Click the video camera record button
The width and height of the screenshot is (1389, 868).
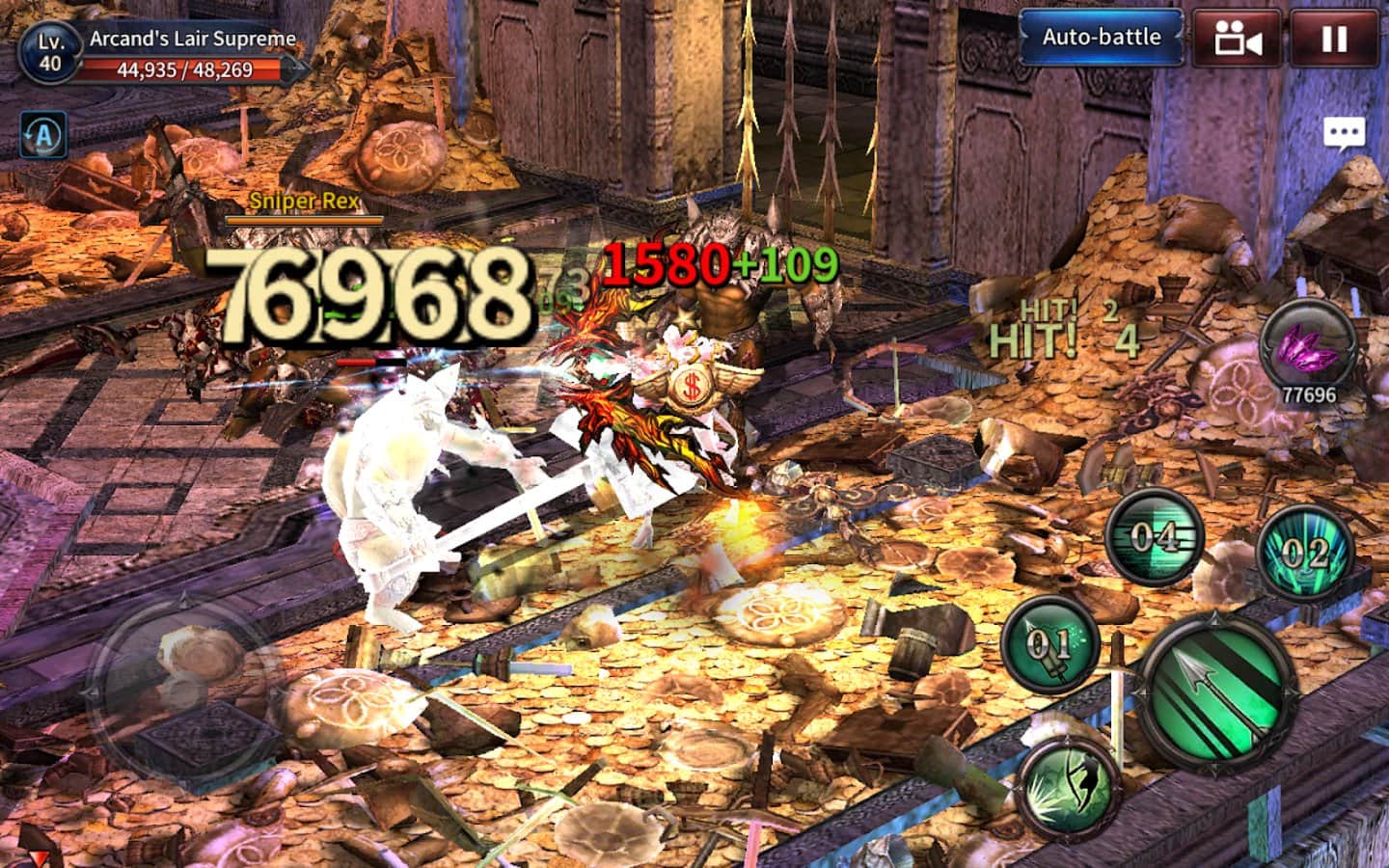1239,39
